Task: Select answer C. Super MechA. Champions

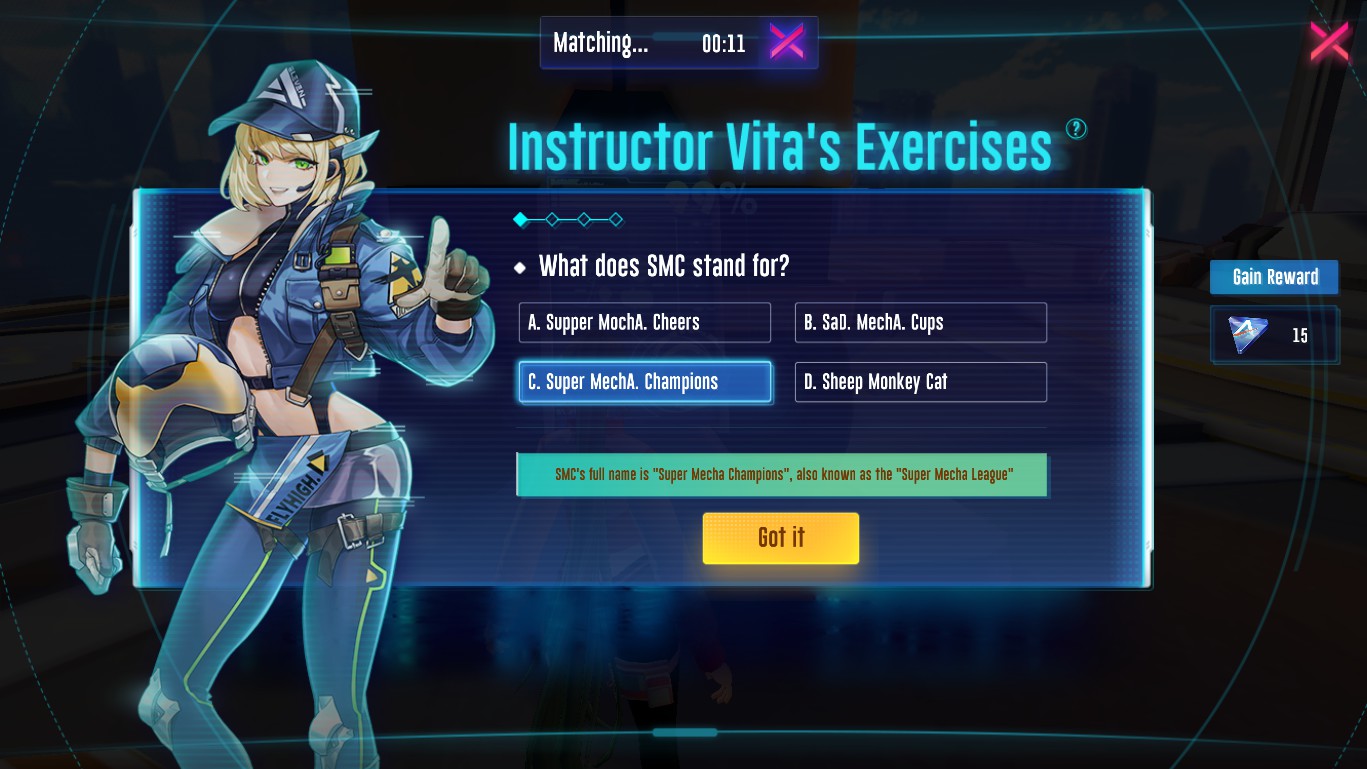Action: (645, 382)
